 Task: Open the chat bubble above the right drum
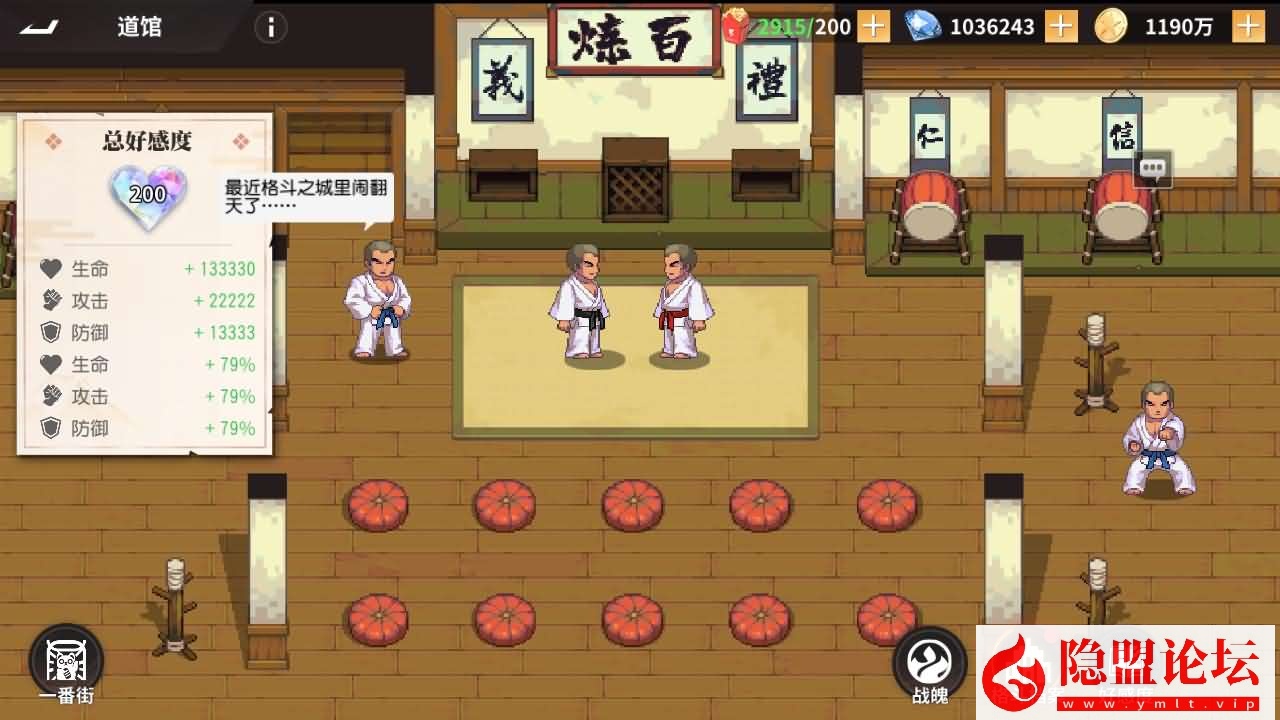click(x=1152, y=170)
